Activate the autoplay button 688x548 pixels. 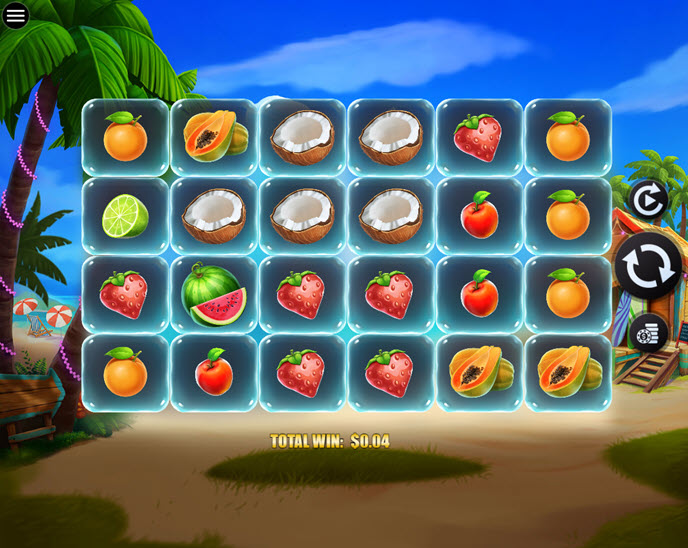pos(648,200)
